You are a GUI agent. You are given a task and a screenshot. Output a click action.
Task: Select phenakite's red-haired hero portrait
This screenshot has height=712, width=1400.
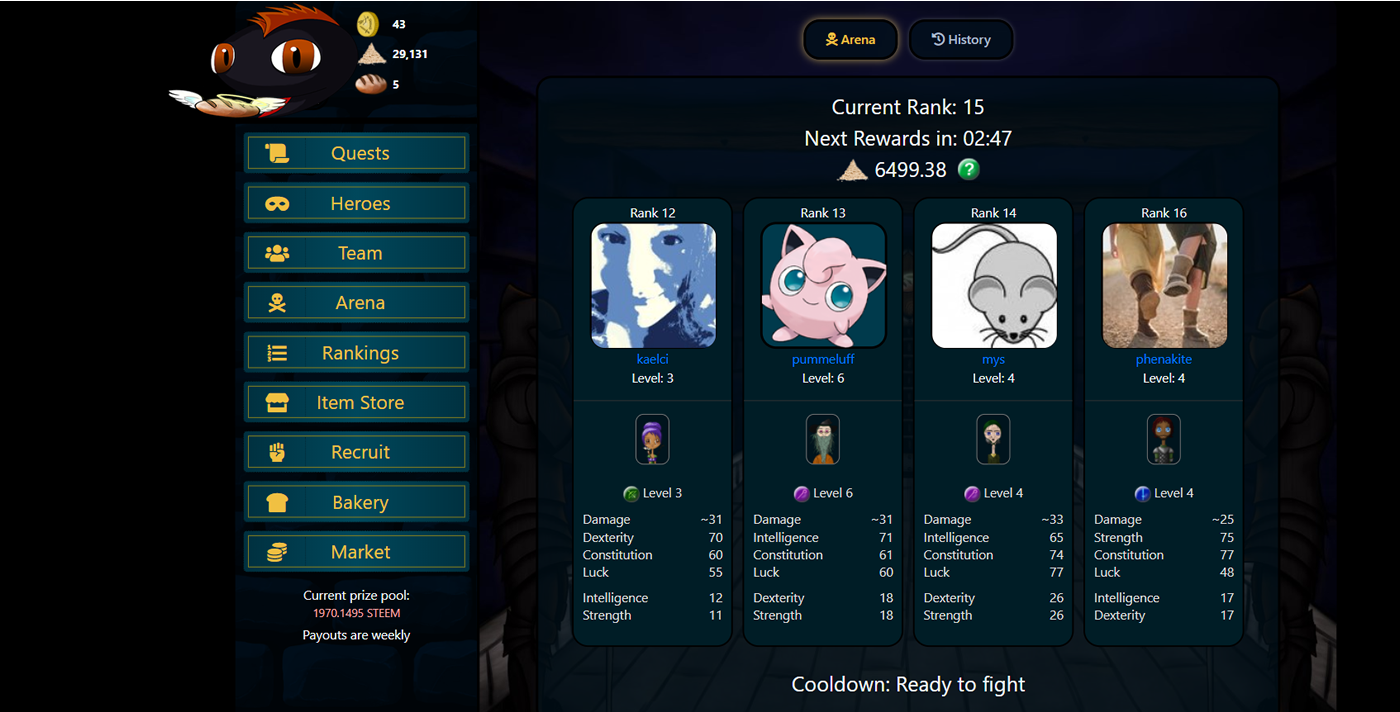coord(1164,440)
